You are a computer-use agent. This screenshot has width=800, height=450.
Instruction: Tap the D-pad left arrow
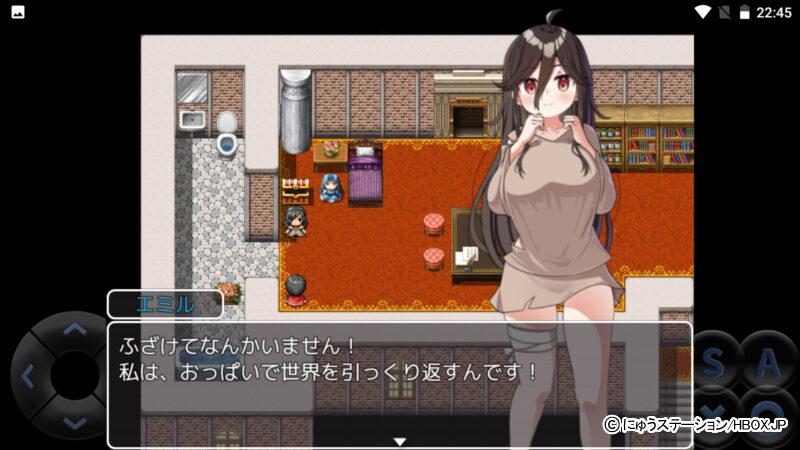pyautogui.click(x=28, y=376)
